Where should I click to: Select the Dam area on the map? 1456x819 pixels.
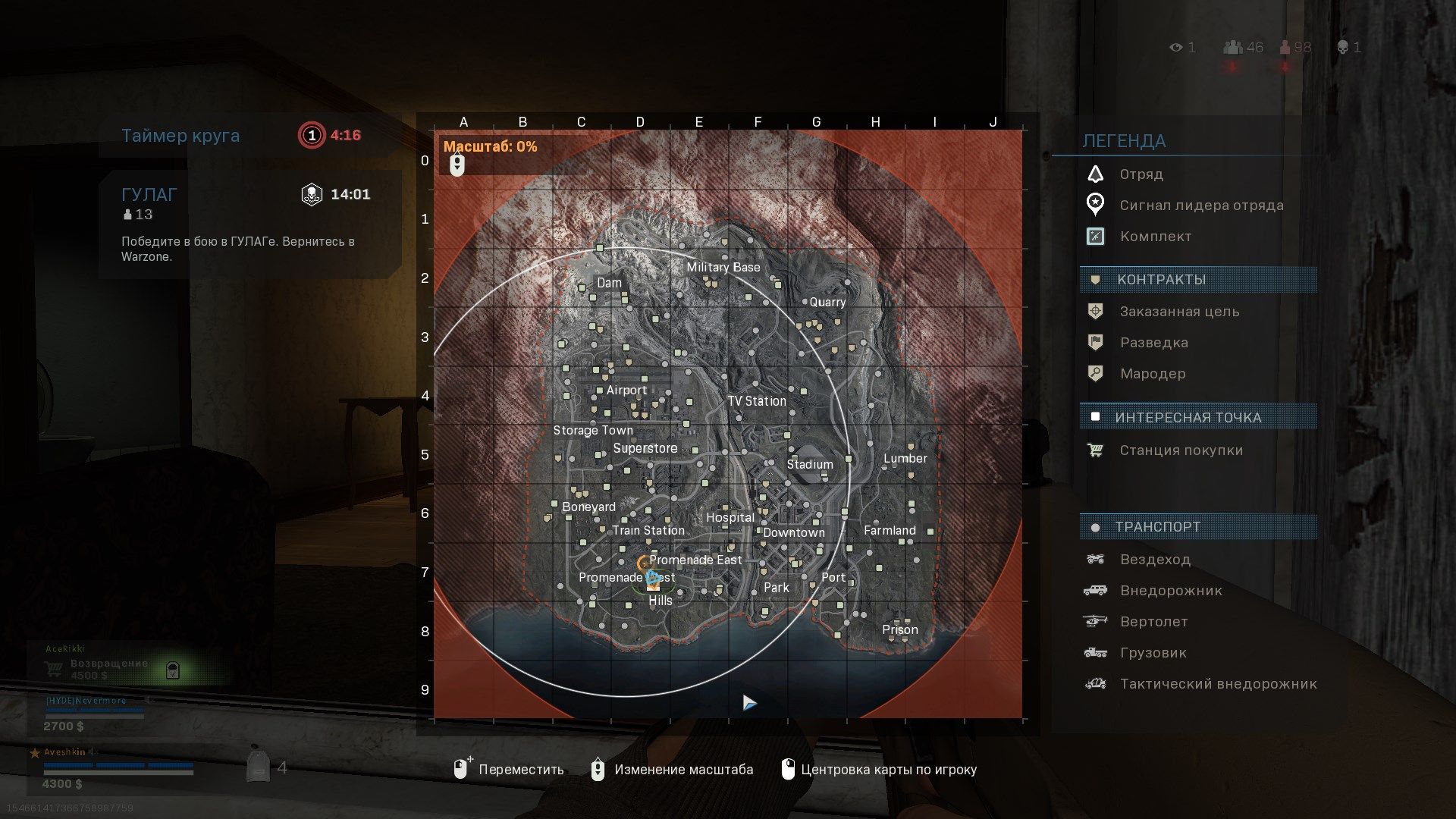[x=609, y=283]
